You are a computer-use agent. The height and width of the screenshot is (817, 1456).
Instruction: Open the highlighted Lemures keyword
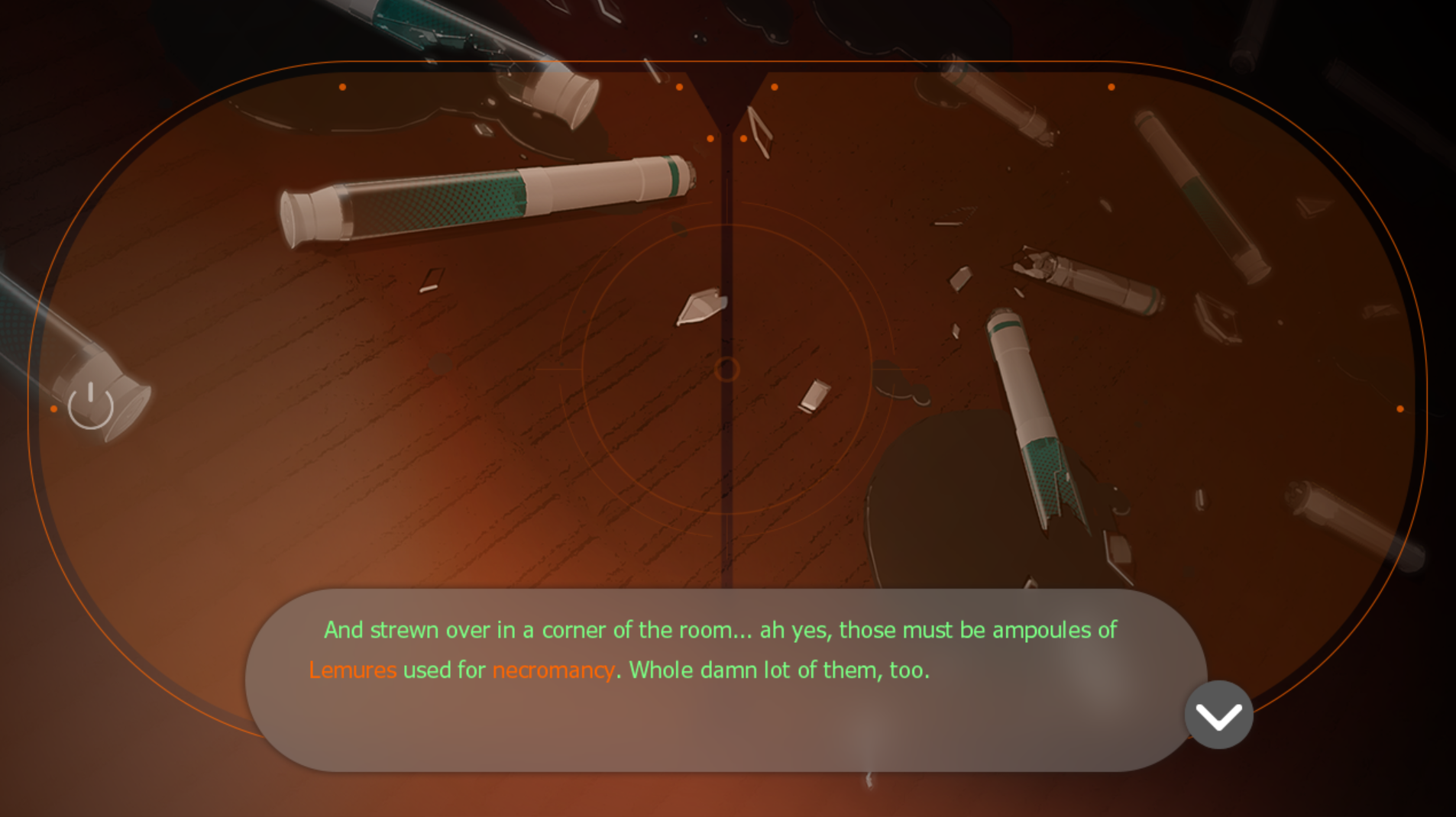point(353,670)
